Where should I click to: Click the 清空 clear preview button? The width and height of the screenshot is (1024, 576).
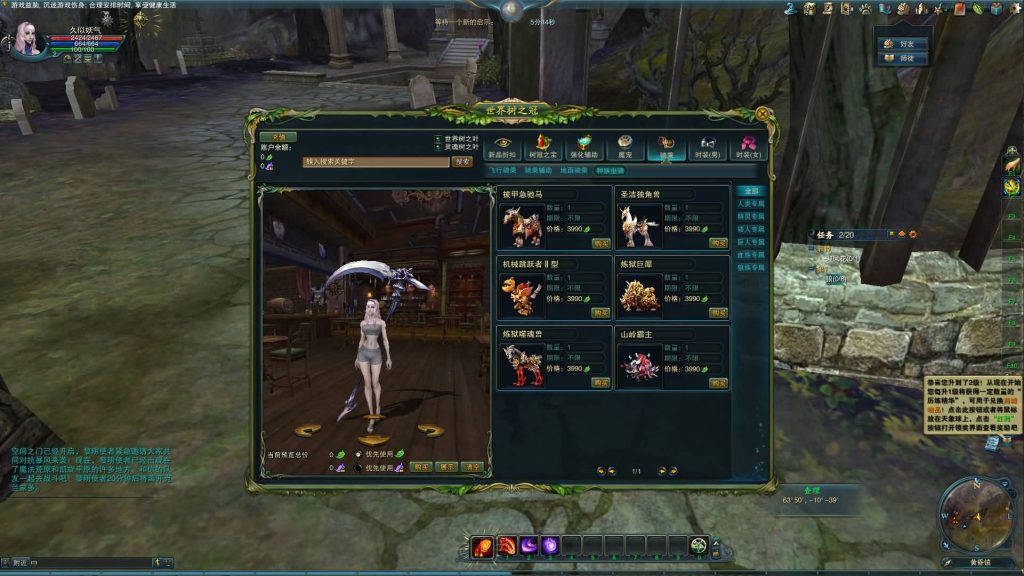click(x=472, y=467)
